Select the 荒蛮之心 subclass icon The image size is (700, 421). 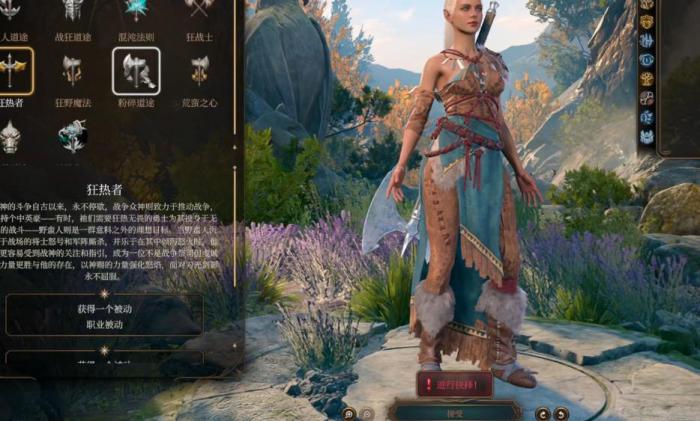[200, 70]
